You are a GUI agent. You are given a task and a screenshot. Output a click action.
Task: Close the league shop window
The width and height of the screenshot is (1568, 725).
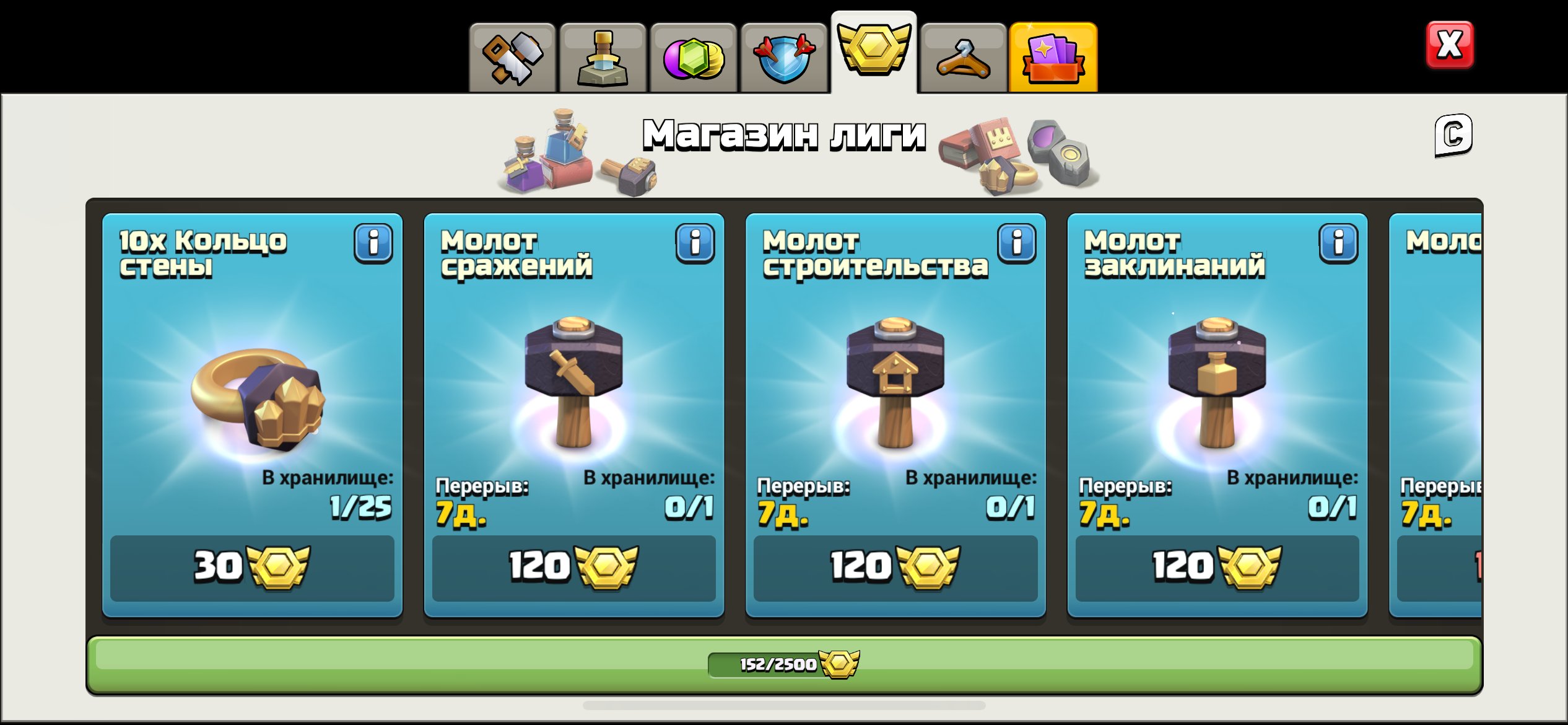pos(1450,43)
